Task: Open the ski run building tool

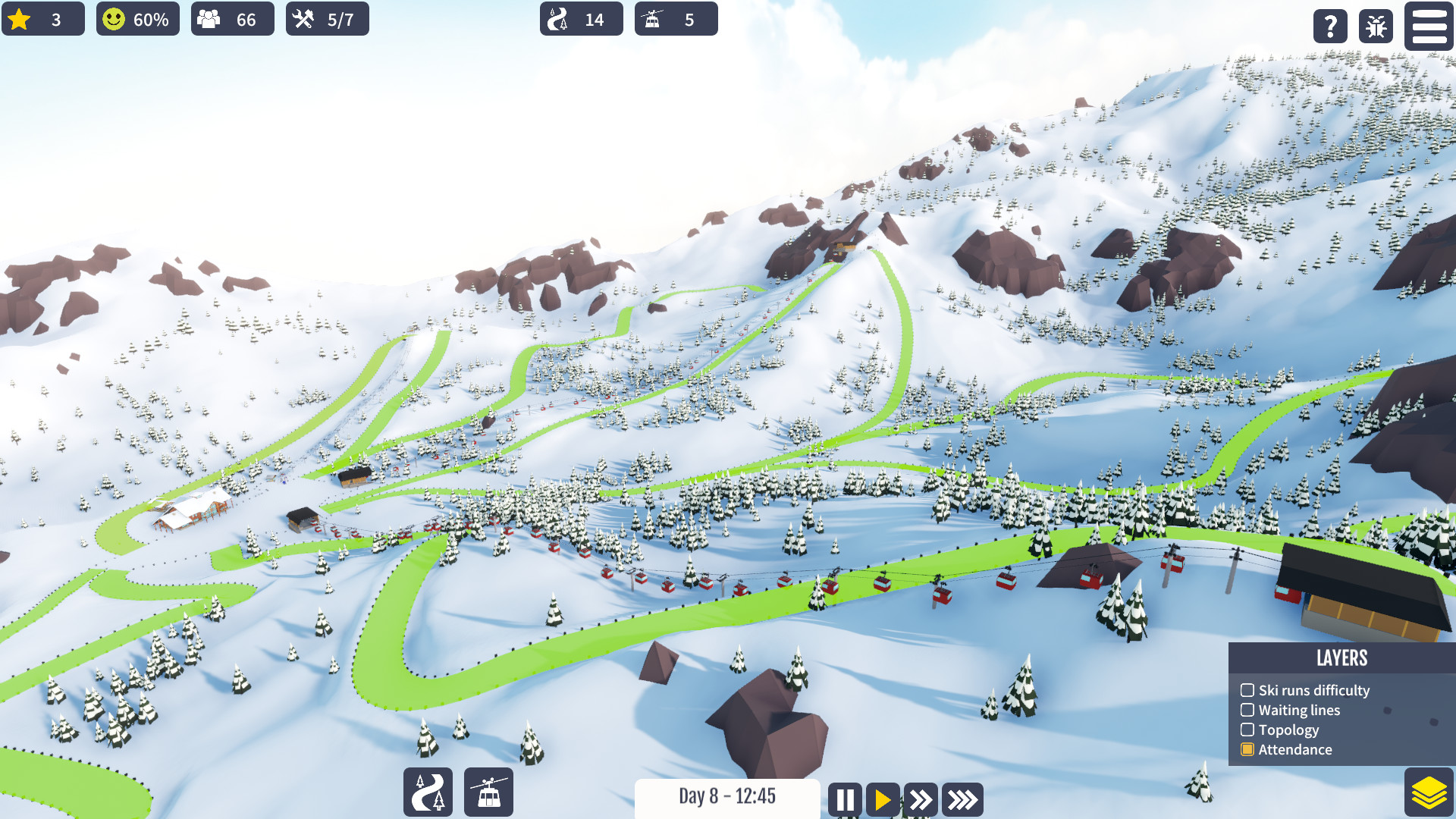Action: coord(427,792)
